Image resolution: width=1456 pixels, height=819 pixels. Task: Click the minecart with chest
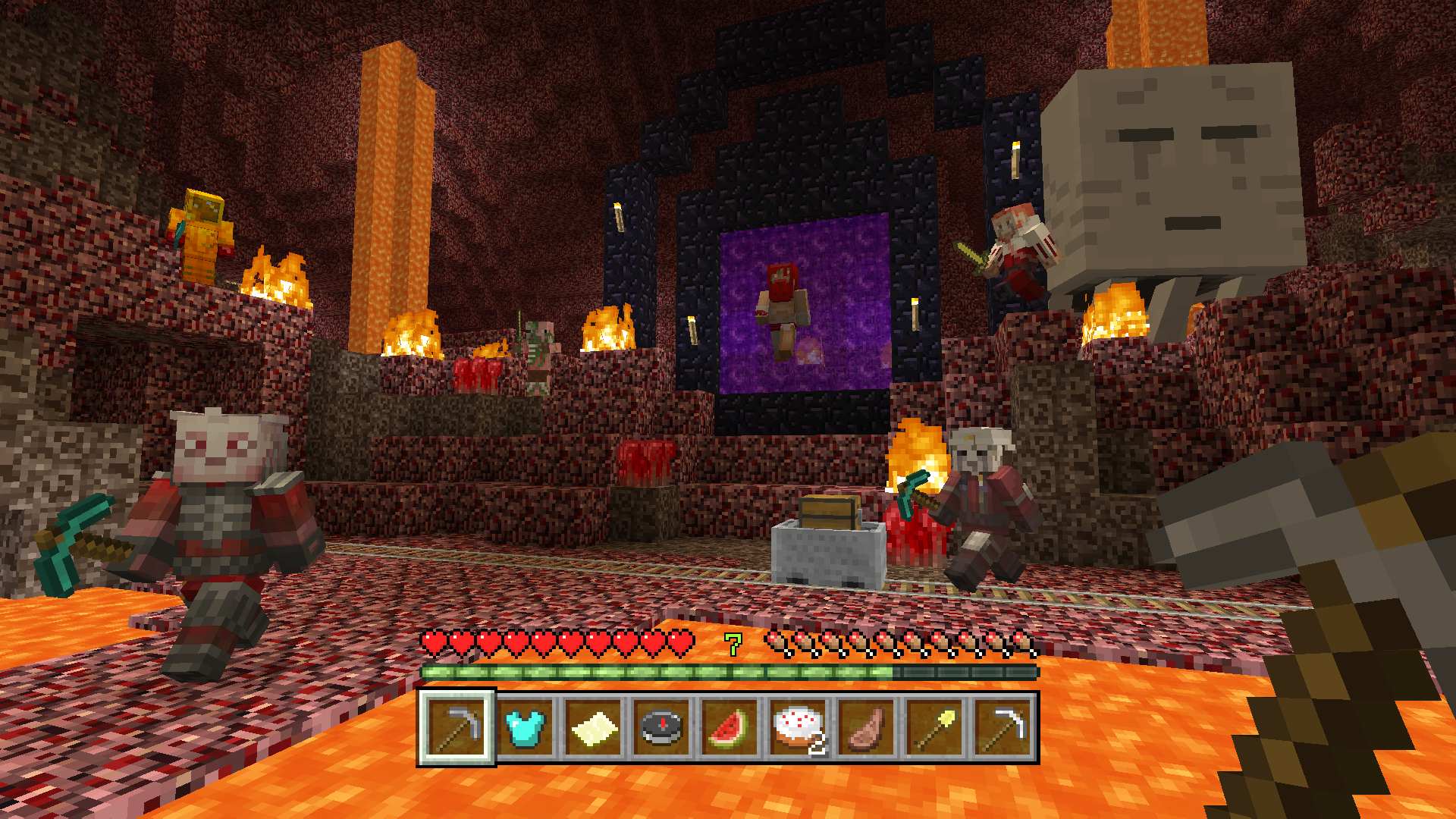(x=827, y=538)
